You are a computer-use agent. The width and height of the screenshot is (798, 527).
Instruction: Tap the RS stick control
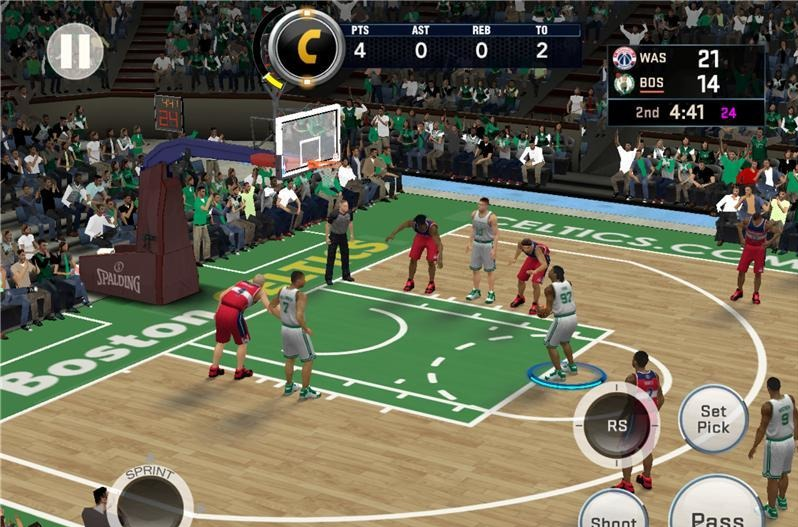[615, 424]
